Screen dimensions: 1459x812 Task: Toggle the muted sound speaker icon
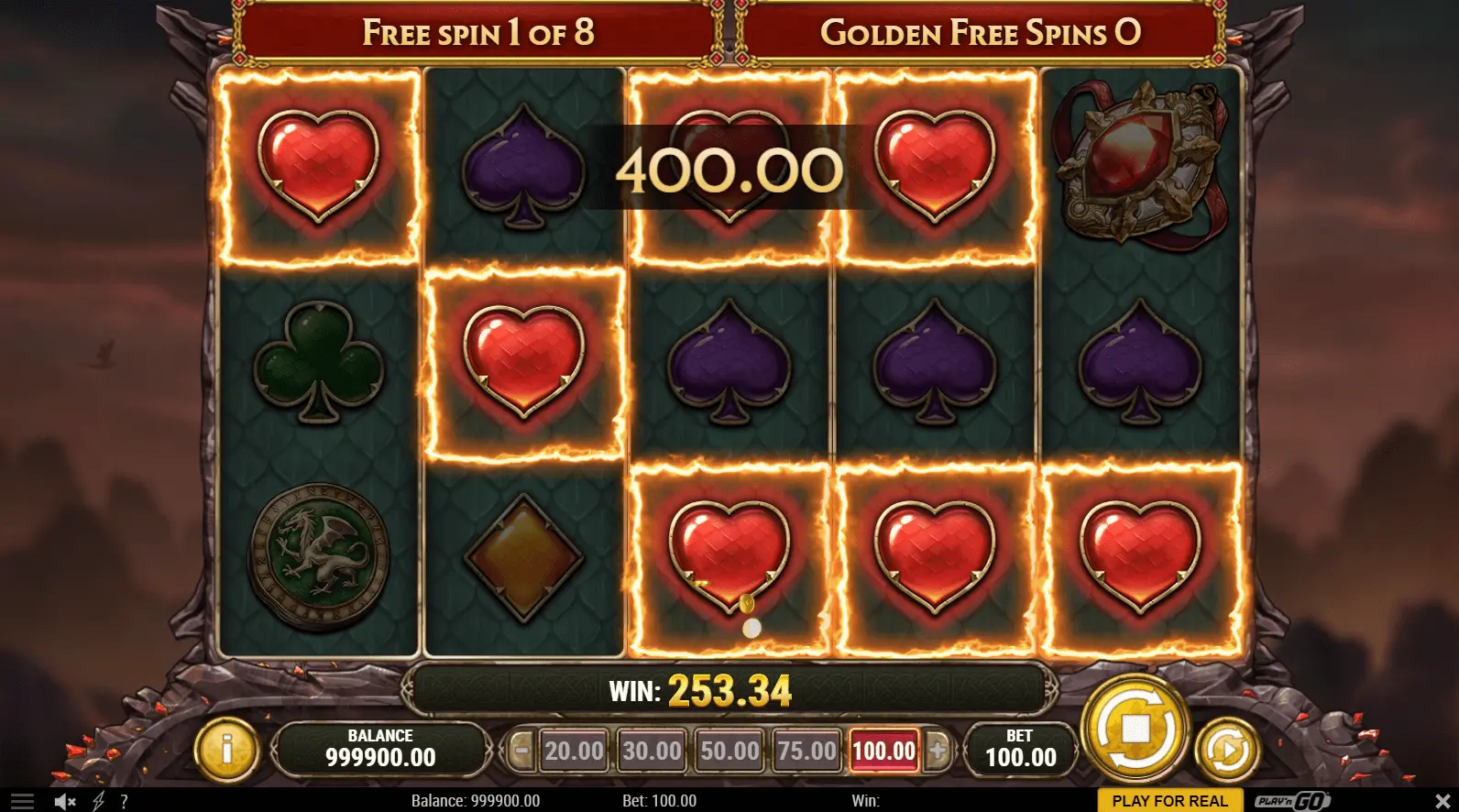point(64,801)
